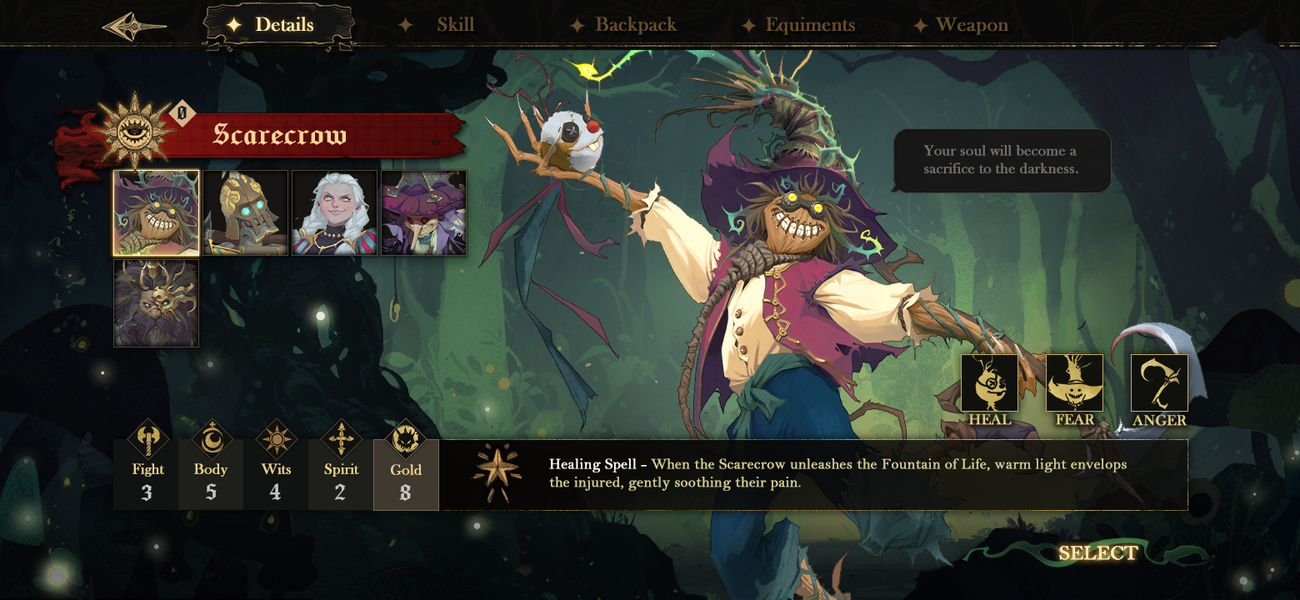1300x600 pixels.
Task: Select the Scarecrow character portrait
Action: click(x=156, y=213)
